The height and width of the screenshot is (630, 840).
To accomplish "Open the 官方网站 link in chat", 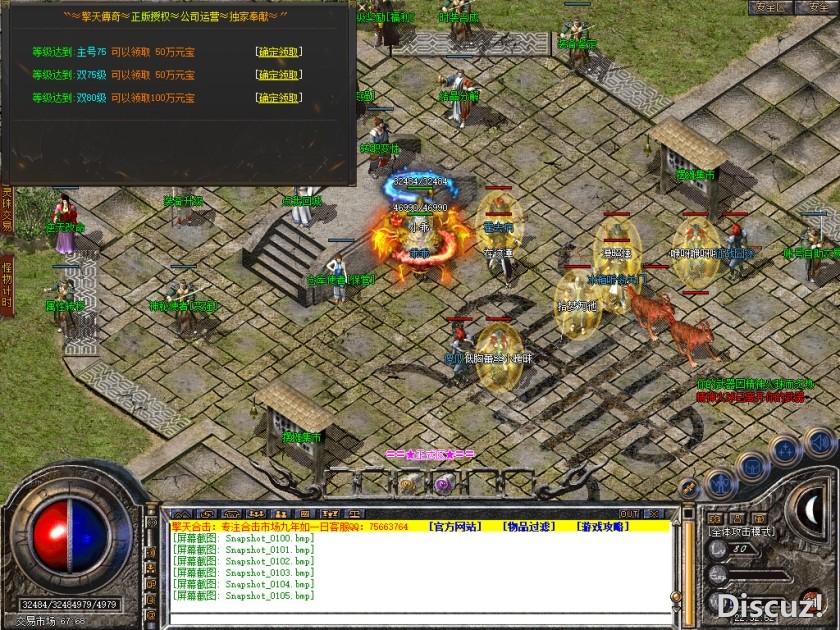I will click(x=453, y=526).
